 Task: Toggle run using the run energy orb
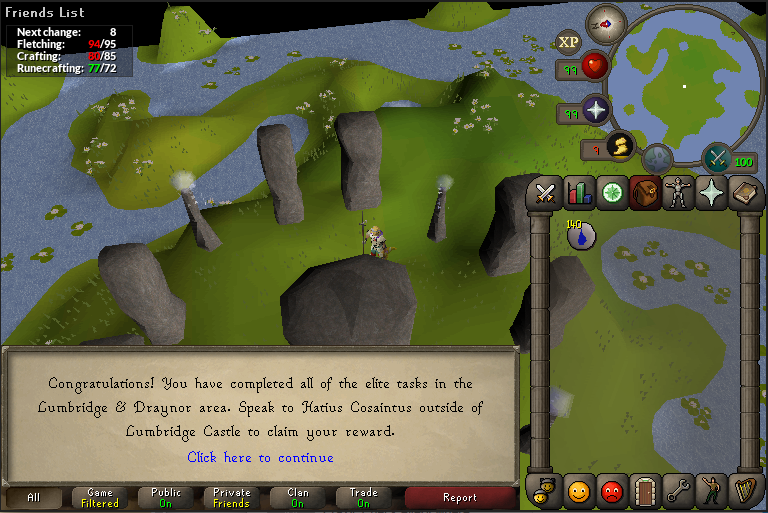[x=620, y=147]
